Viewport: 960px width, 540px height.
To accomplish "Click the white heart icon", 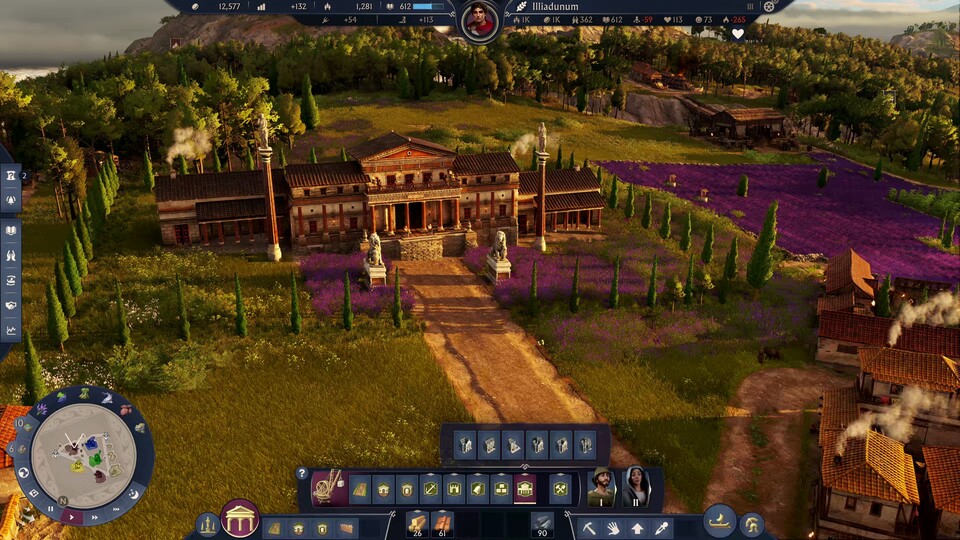I will (x=738, y=33).
